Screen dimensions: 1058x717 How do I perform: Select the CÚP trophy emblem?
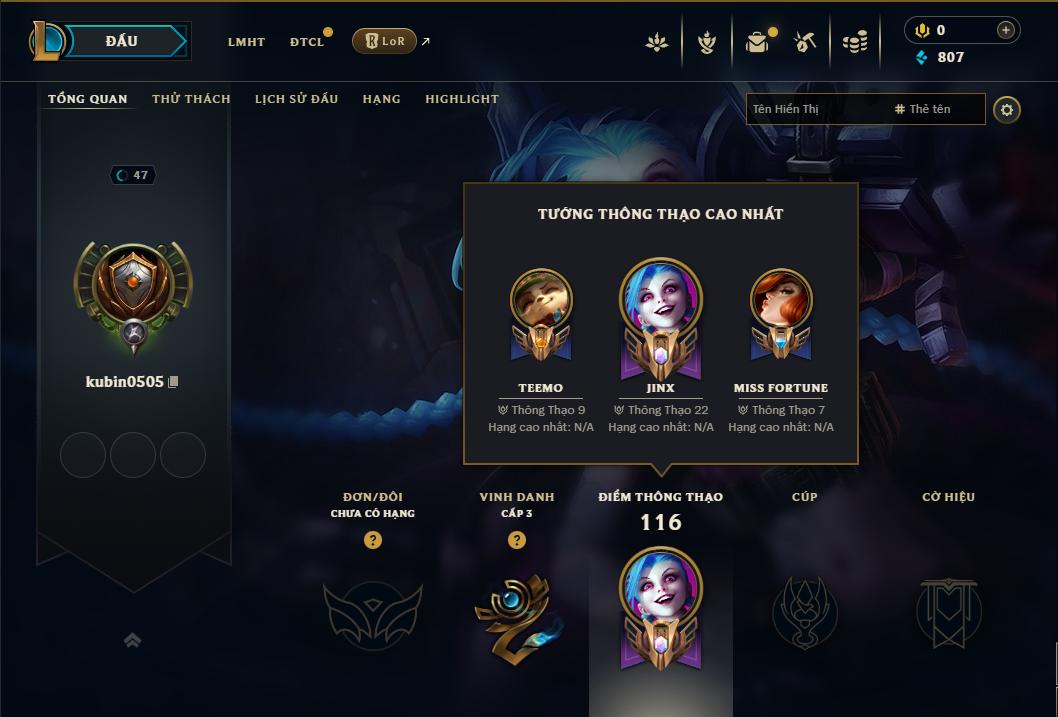(x=804, y=610)
